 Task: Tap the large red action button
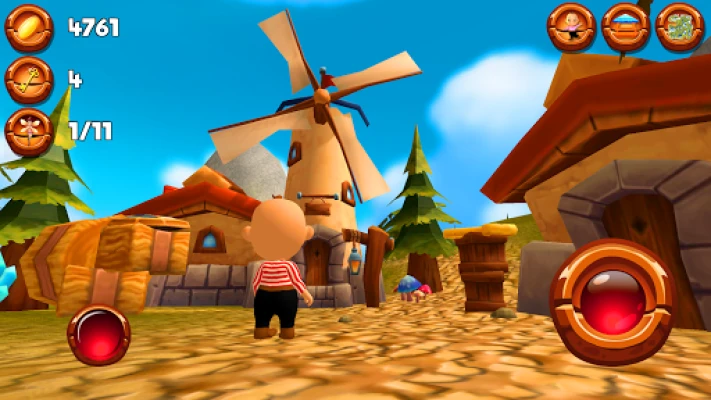click(612, 301)
